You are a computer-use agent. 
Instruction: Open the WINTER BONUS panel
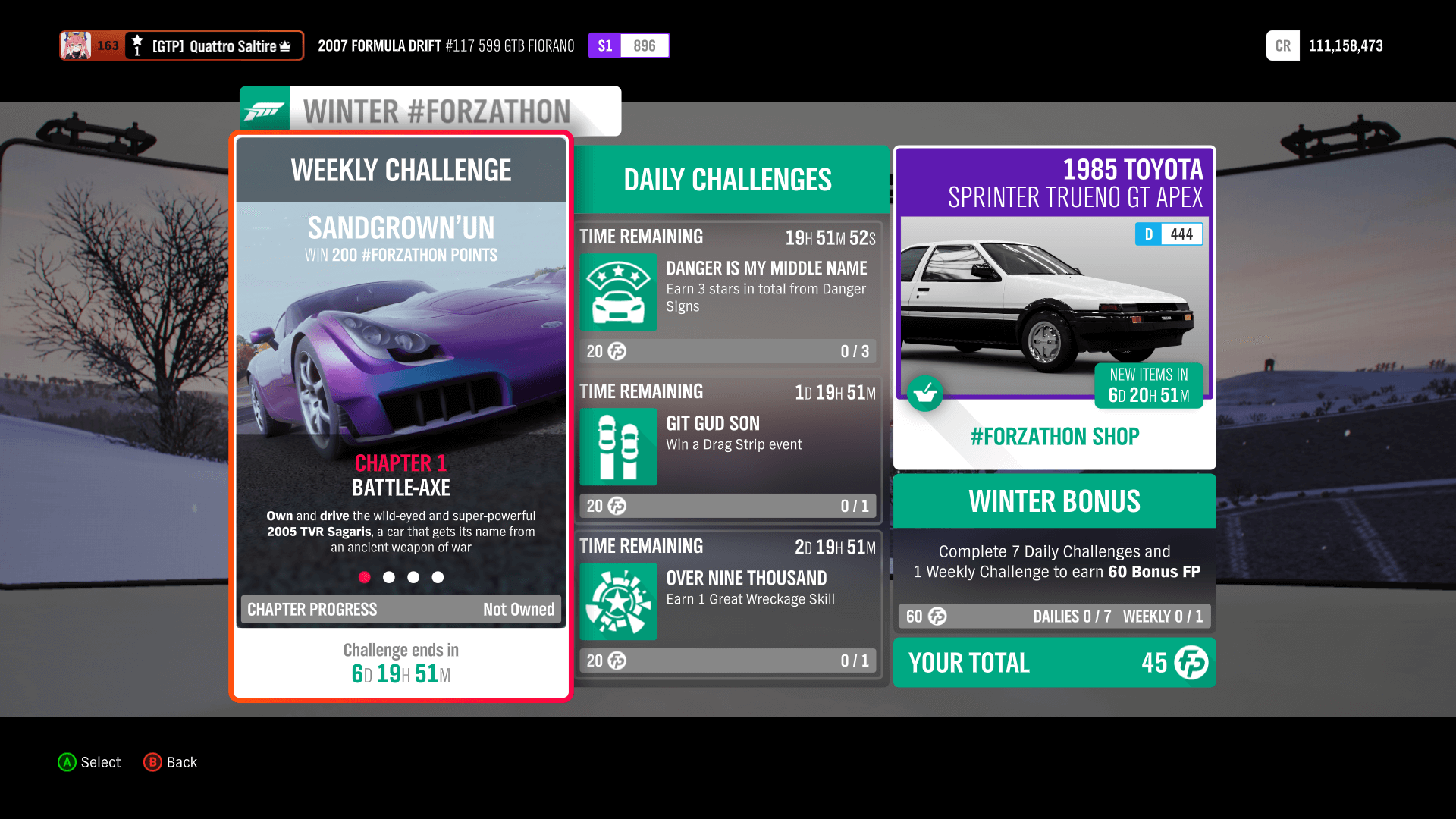click(1054, 500)
